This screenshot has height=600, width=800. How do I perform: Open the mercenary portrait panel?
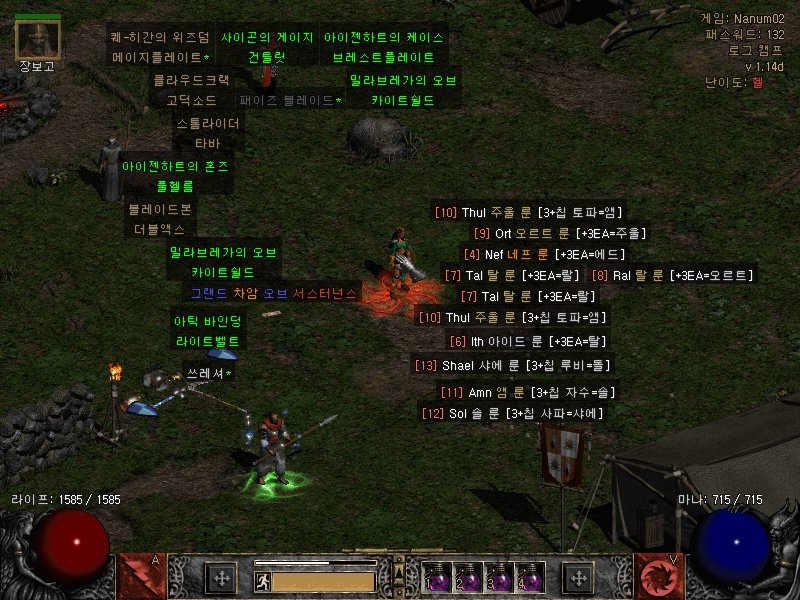pyautogui.click(x=39, y=39)
